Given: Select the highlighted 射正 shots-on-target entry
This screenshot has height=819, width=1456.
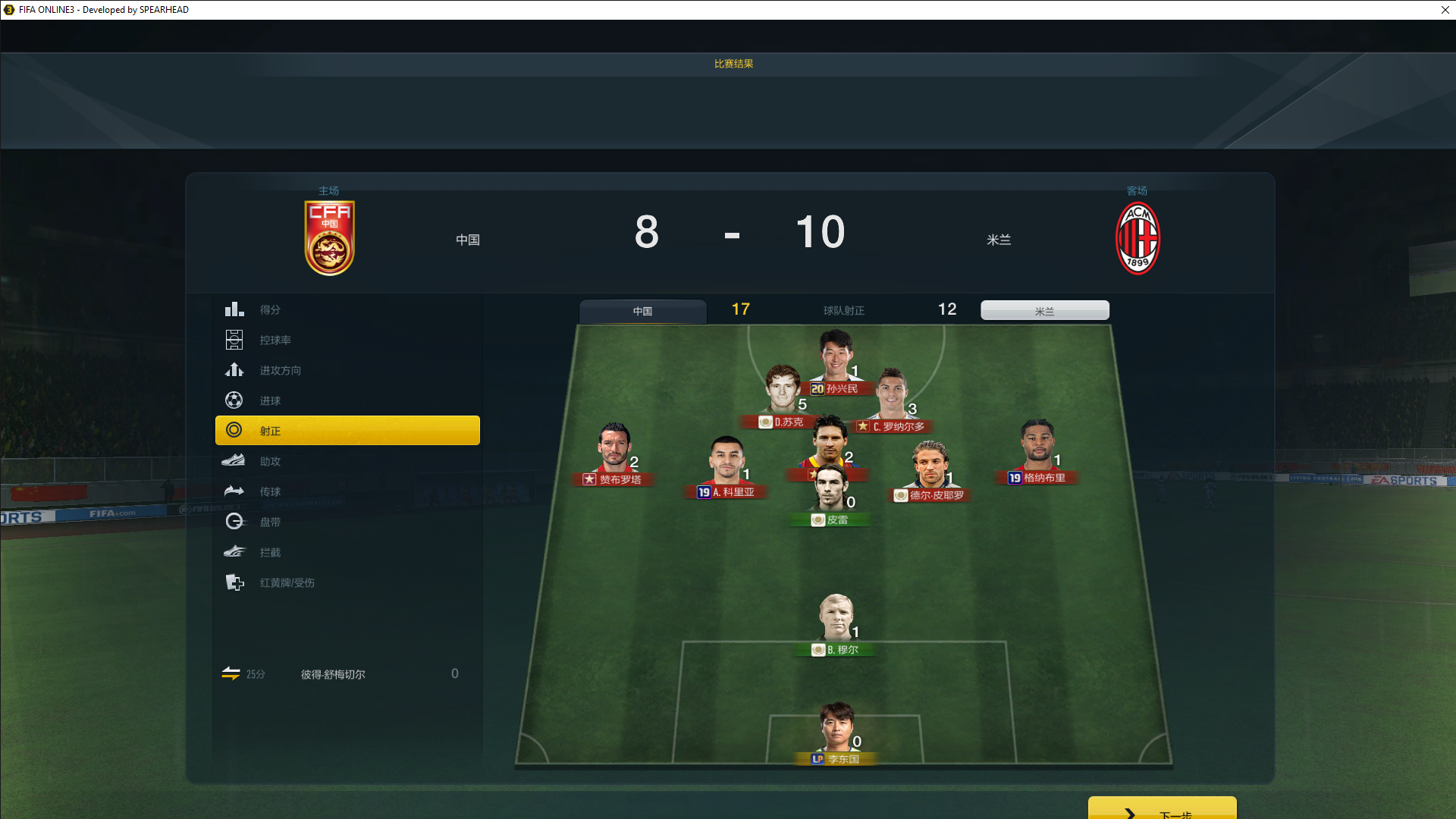Looking at the screenshot, I should click(347, 431).
